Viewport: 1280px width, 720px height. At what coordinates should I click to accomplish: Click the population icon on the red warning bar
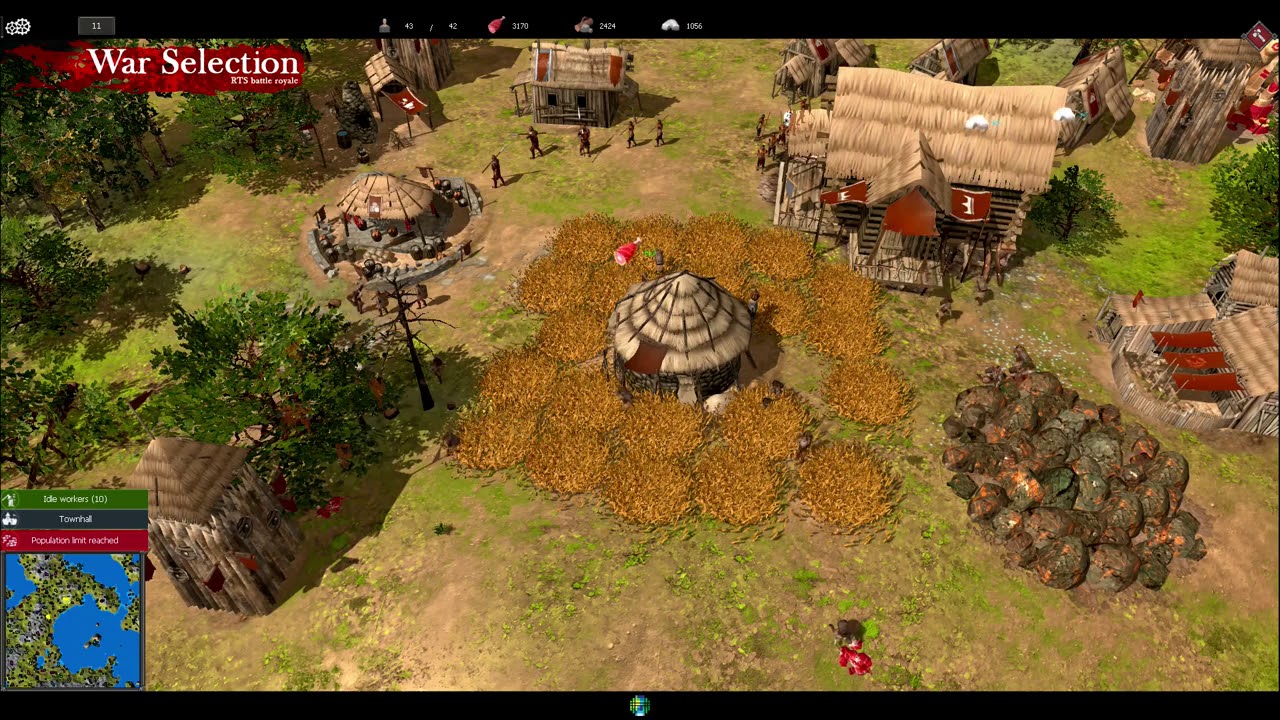[x=9, y=540]
